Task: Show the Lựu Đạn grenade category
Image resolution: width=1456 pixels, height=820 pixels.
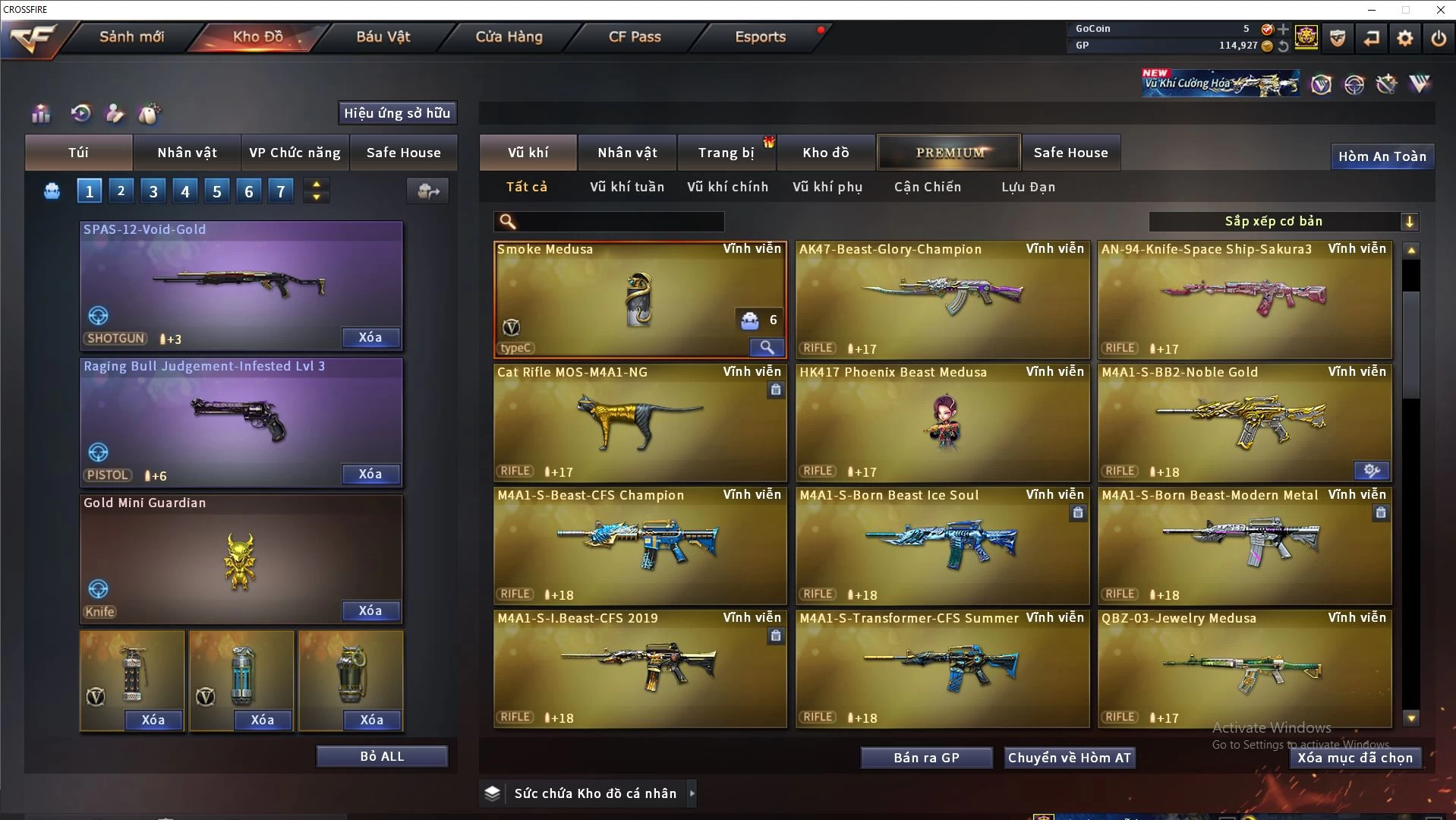Action: tap(1028, 187)
